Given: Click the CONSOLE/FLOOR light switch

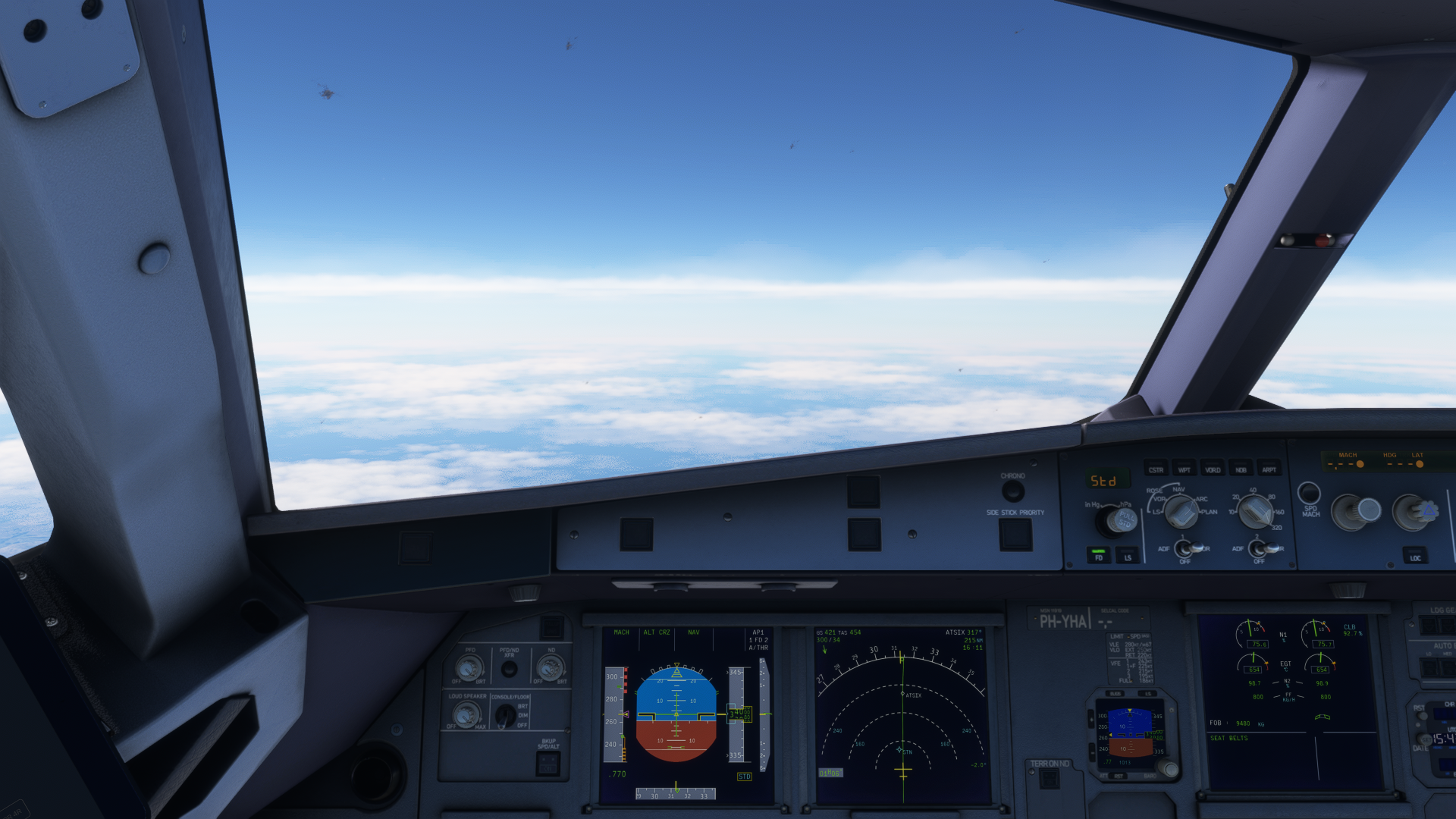Looking at the screenshot, I should 504,715.
